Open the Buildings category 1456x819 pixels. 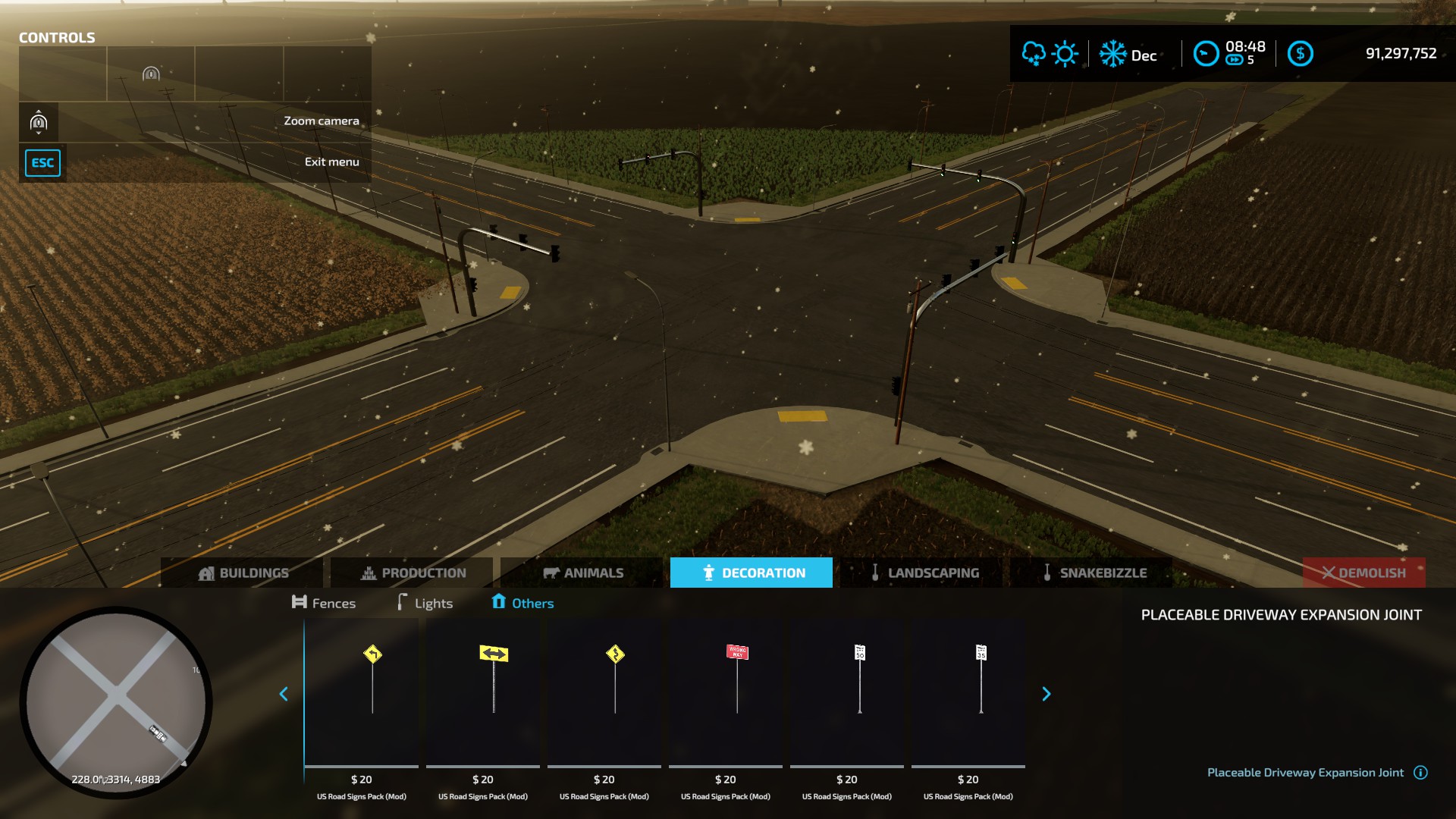click(243, 573)
